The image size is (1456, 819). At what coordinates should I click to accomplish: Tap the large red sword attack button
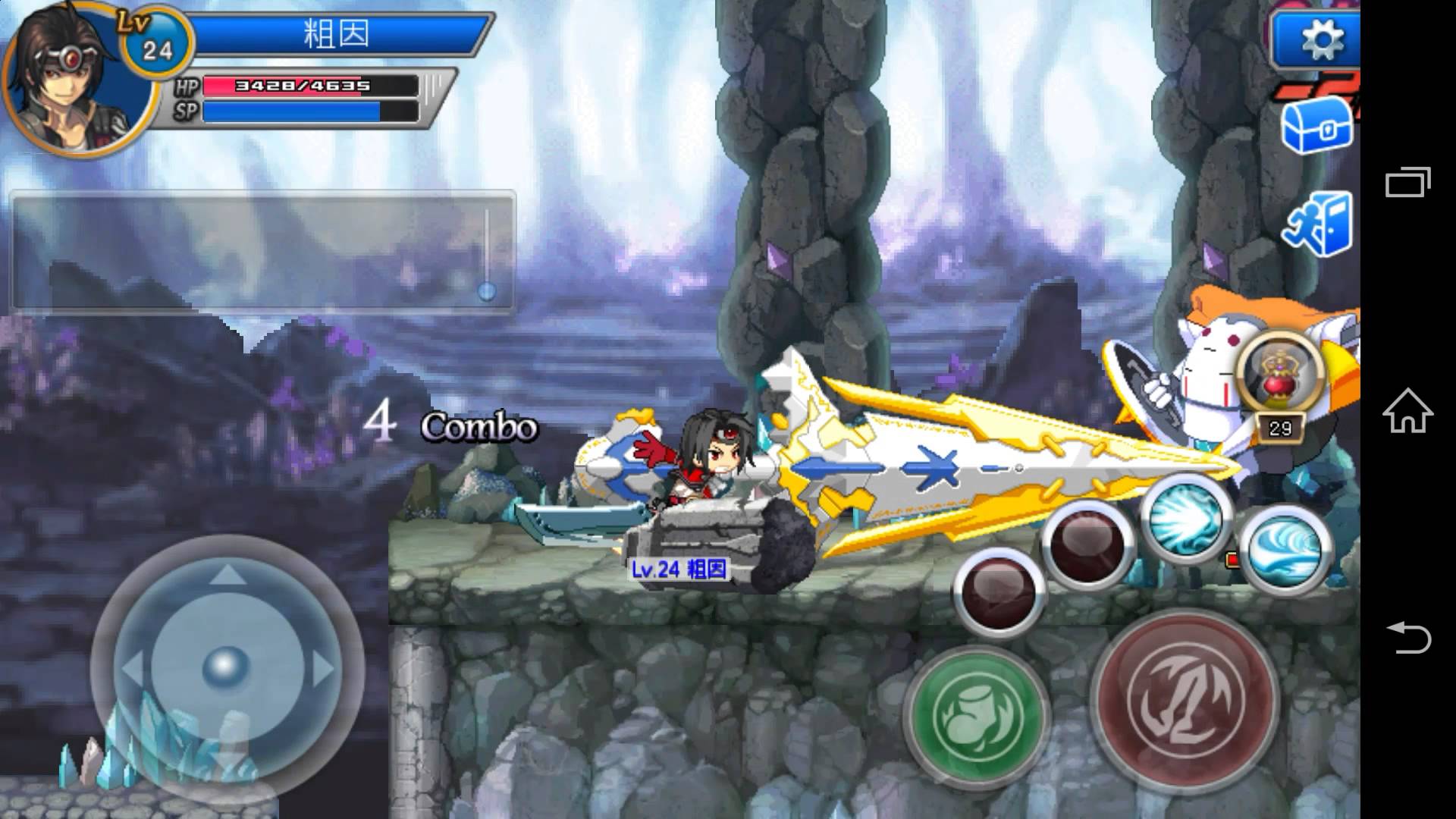click(1185, 701)
